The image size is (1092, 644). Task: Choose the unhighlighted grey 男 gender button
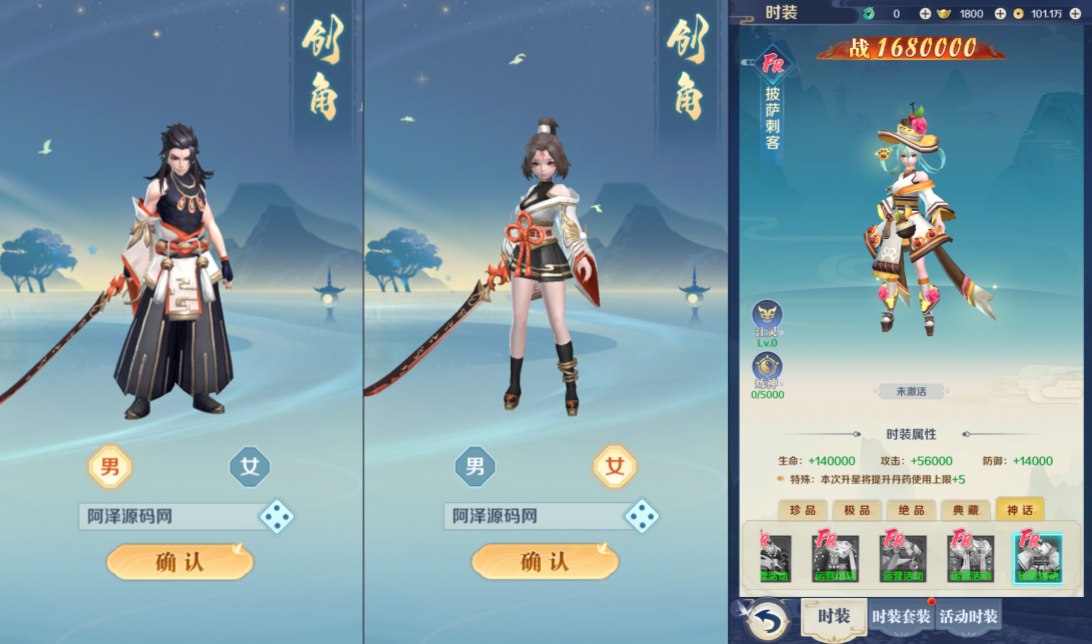click(x=475, y=466)
